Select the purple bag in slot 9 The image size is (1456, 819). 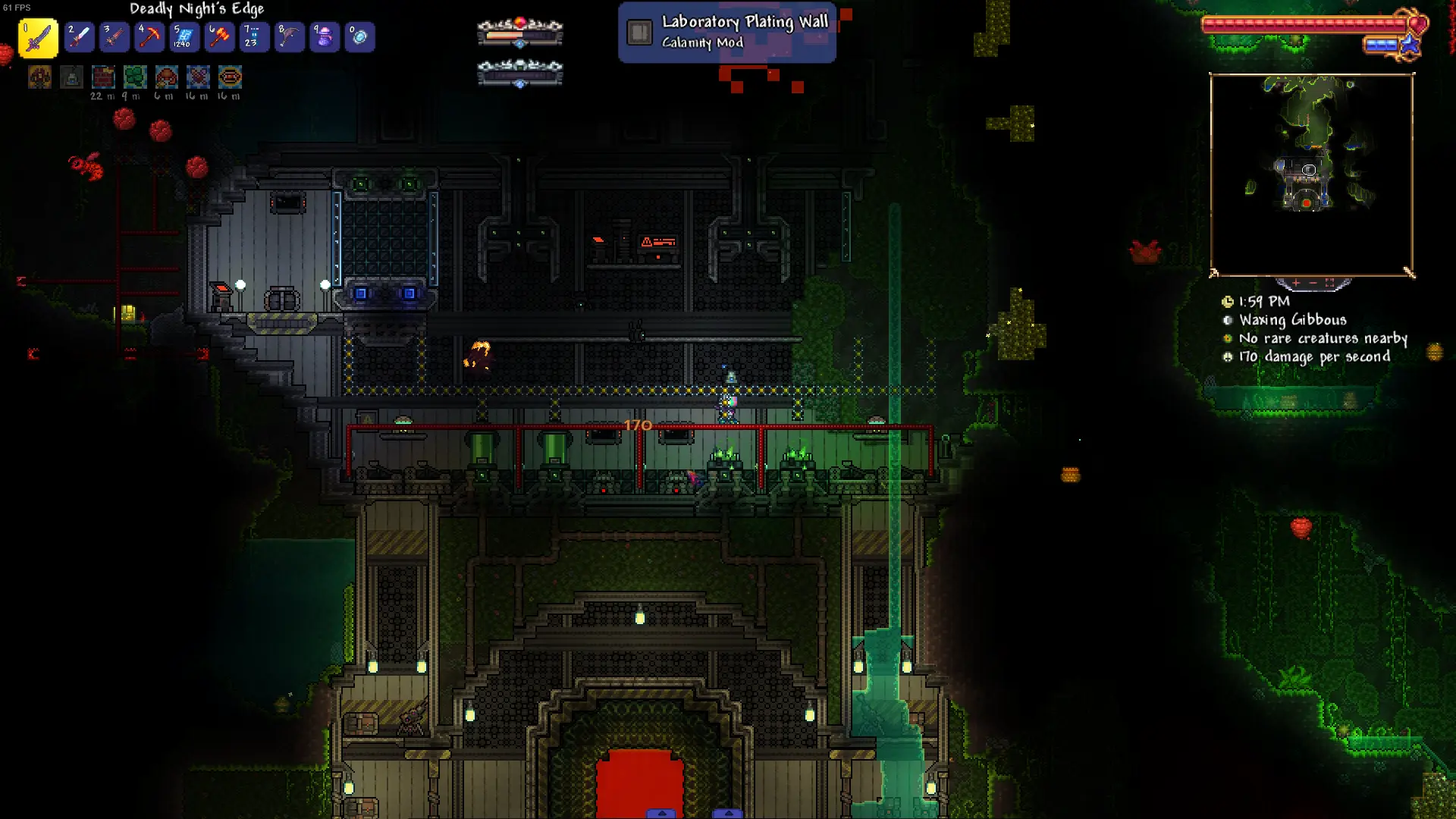(325, 37)
